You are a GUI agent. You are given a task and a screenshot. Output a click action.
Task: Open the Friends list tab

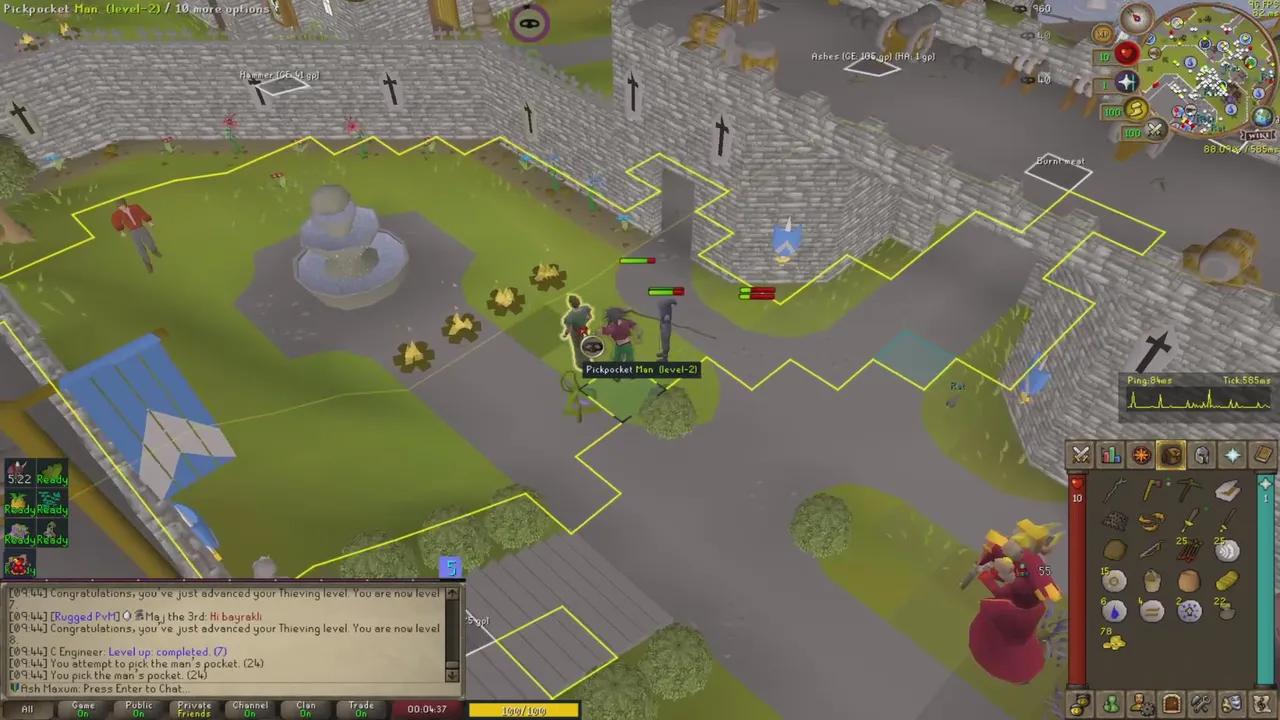coord(1112,702)
